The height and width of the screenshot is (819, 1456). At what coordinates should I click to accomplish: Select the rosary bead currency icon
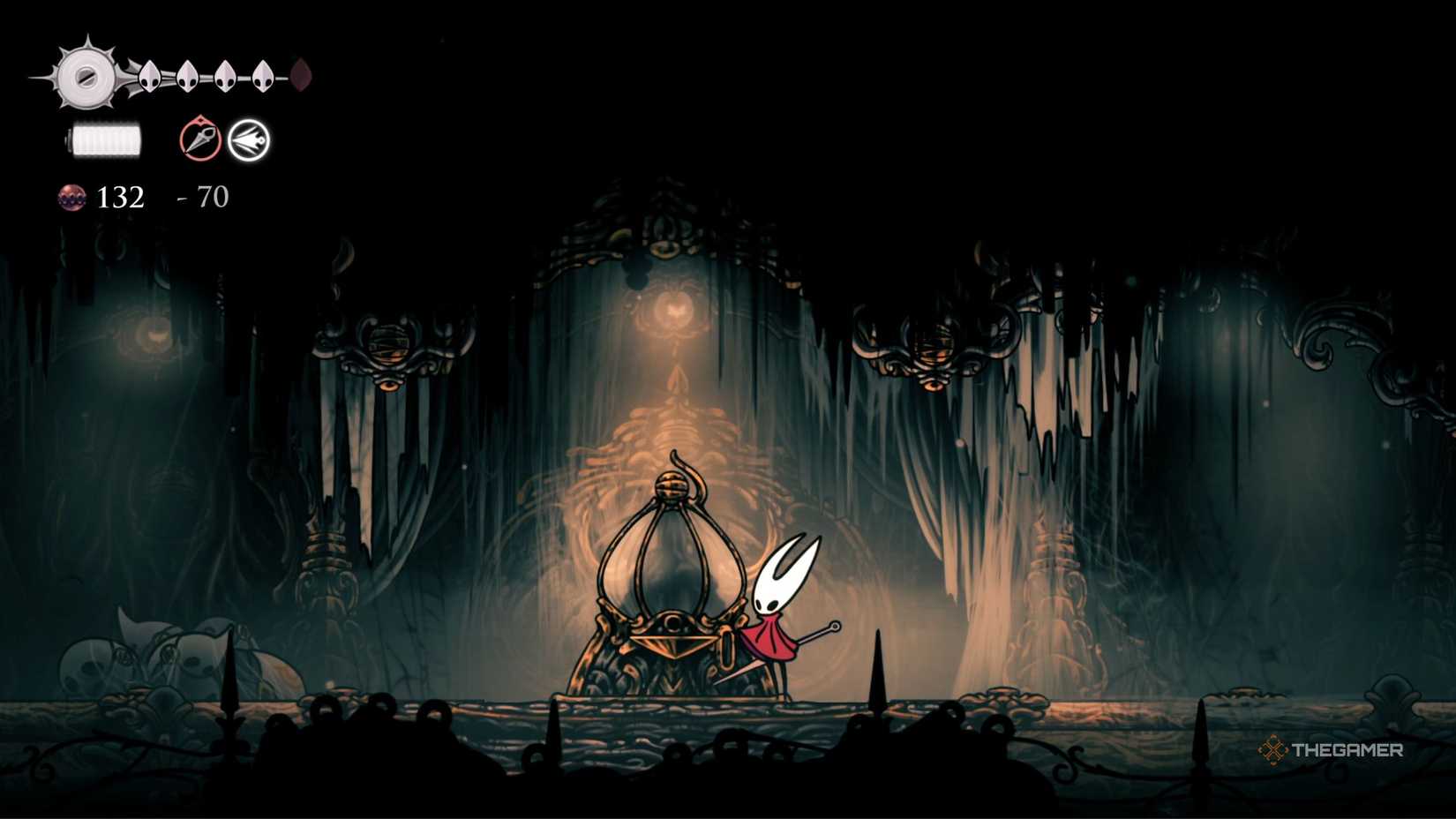click(71, 197)
